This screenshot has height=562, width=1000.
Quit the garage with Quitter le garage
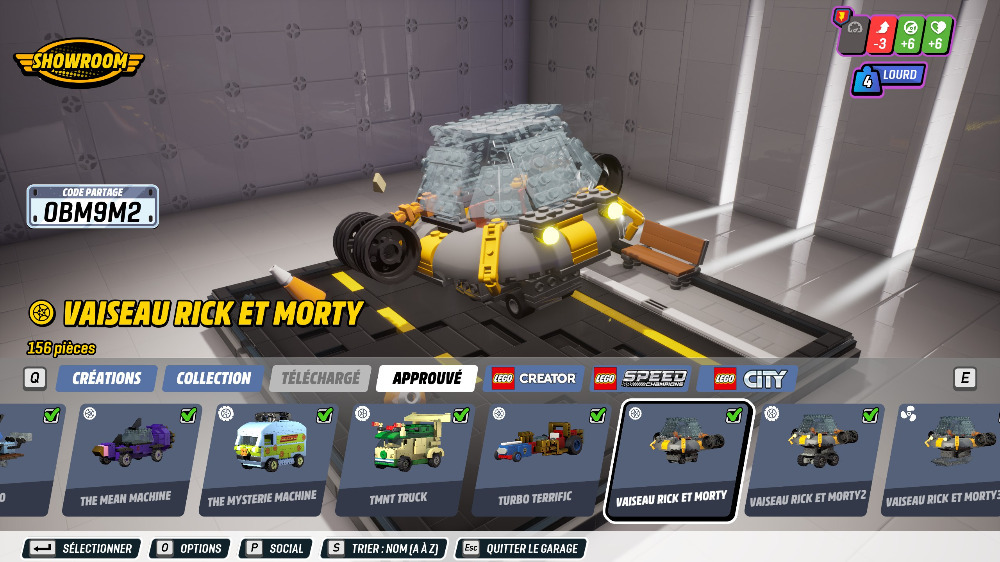[520, 548]
